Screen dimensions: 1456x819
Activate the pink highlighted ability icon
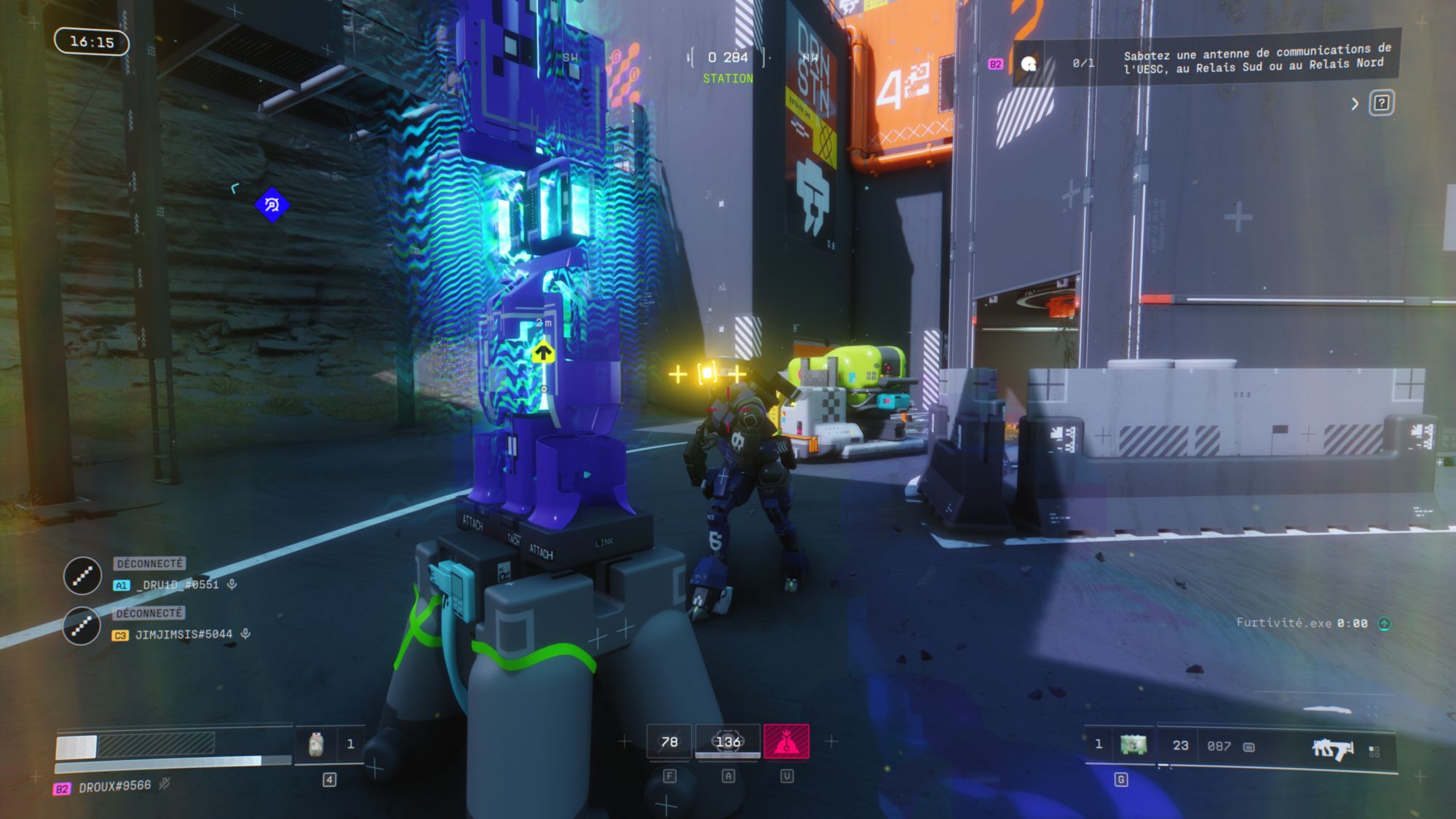click(786, 742)
